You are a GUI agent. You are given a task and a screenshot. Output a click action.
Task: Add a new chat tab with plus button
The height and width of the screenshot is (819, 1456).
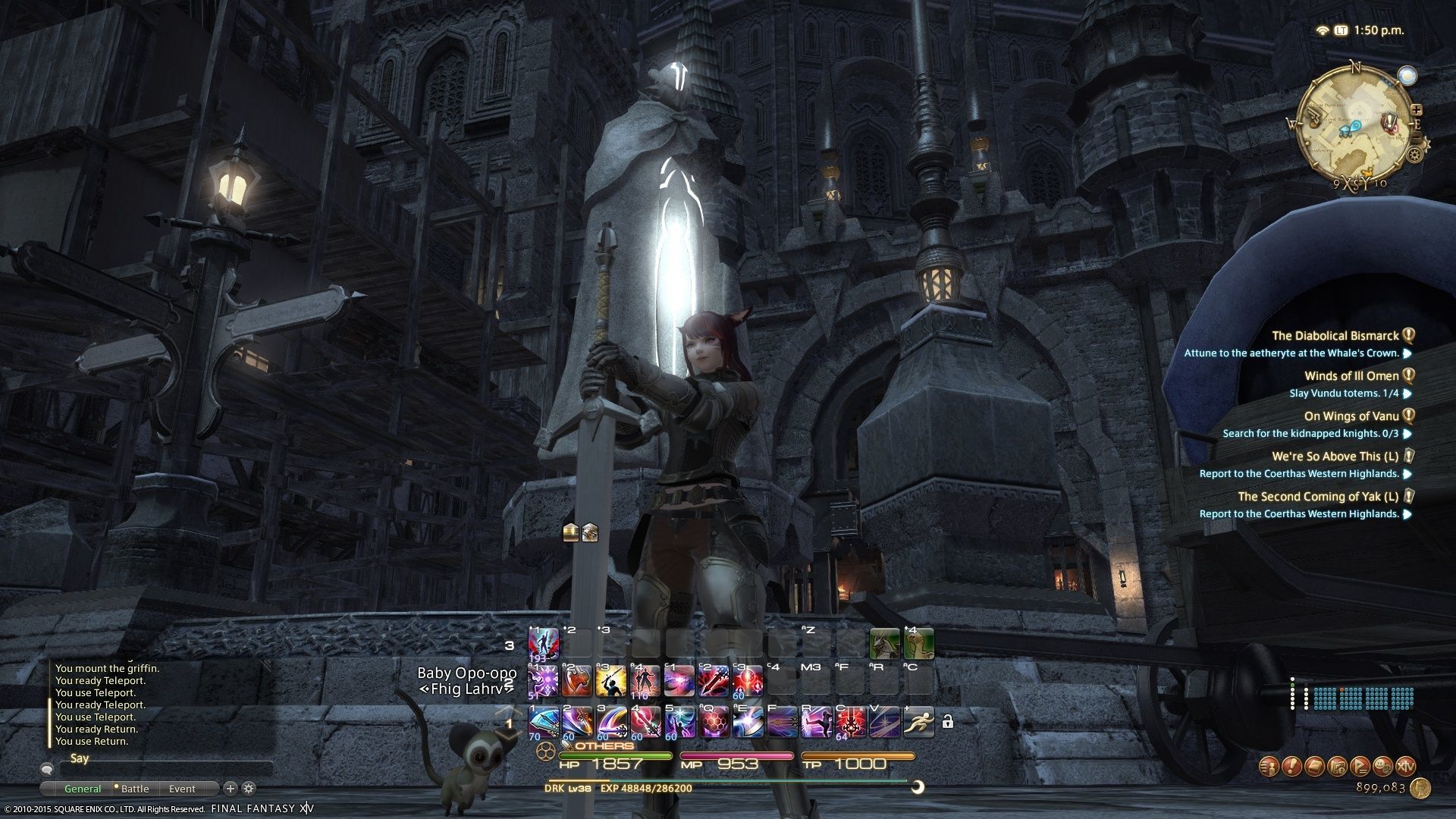tap(231, 789)
